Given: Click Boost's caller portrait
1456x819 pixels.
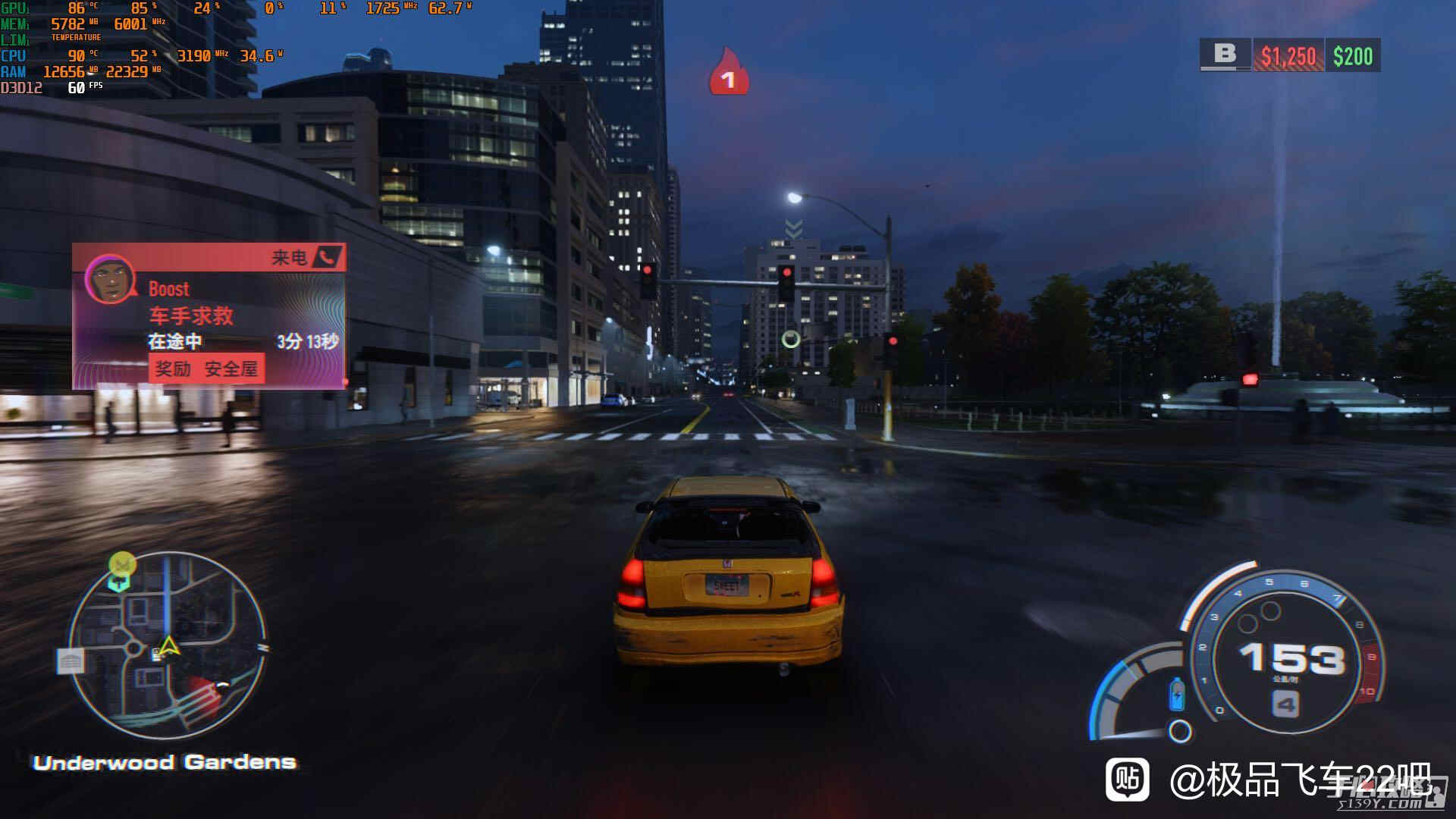Looking at the screenshot, I should pos(111,279).
